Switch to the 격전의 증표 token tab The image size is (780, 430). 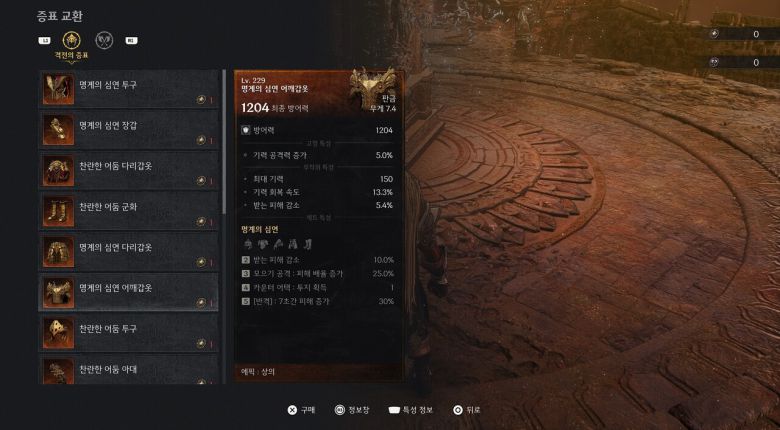[x=72, y=41]
